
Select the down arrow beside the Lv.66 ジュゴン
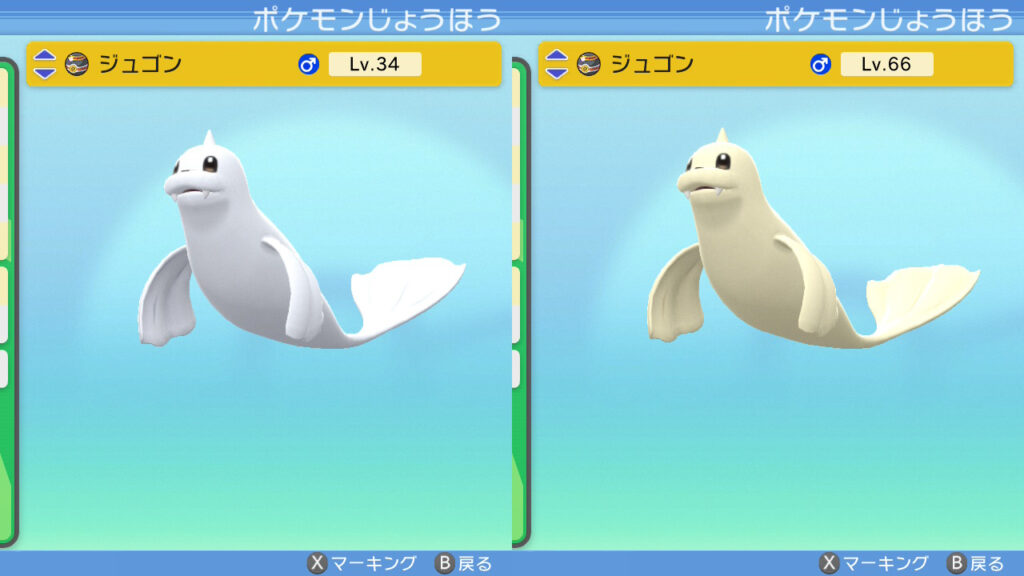[557, 72]
